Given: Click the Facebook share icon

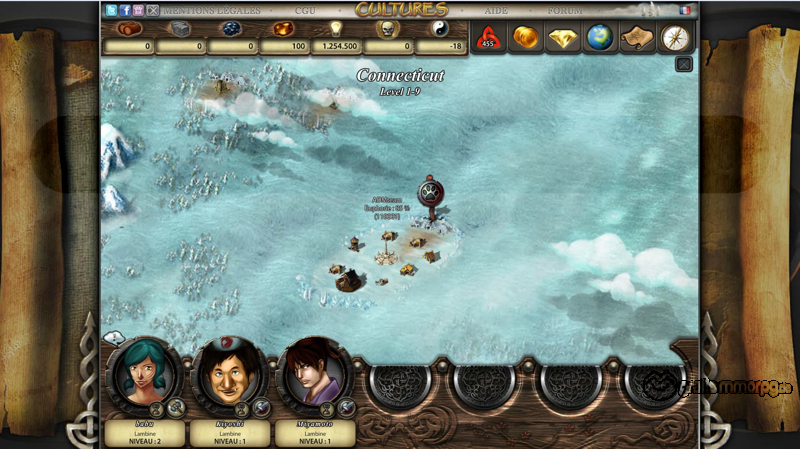Looking at the screenshot, I should pos(125,10).
